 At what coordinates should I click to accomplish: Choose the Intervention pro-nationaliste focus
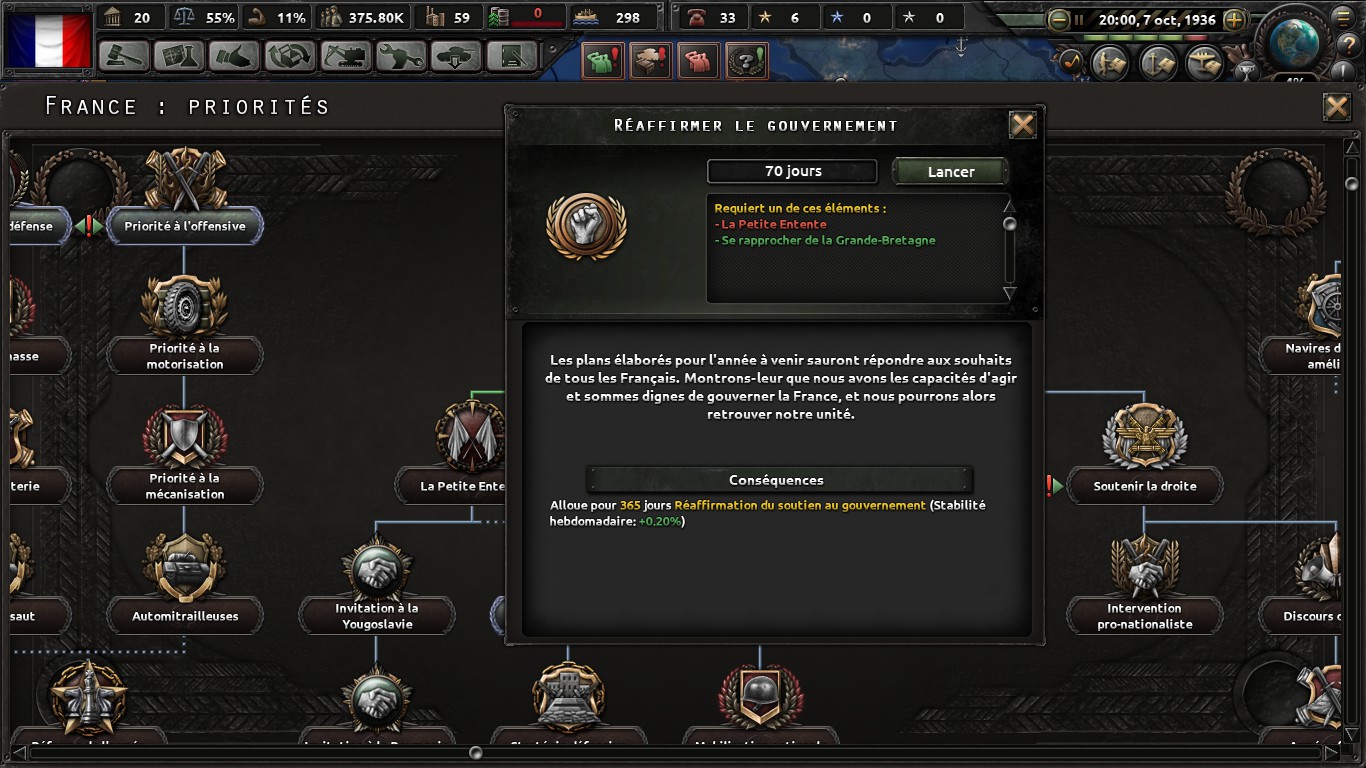pos(1145,615)
